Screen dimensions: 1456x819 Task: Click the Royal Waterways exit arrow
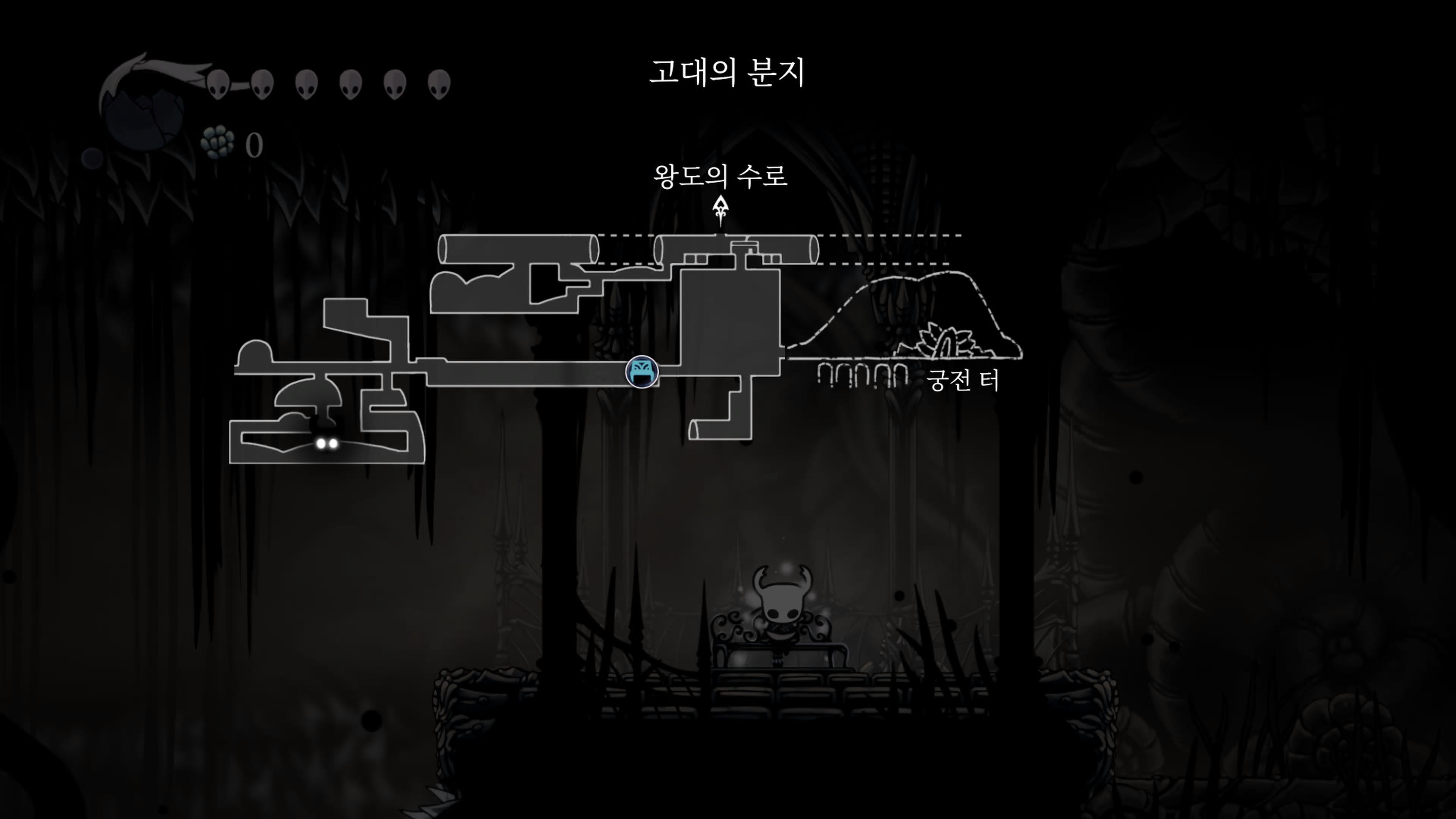click(720, 209)
